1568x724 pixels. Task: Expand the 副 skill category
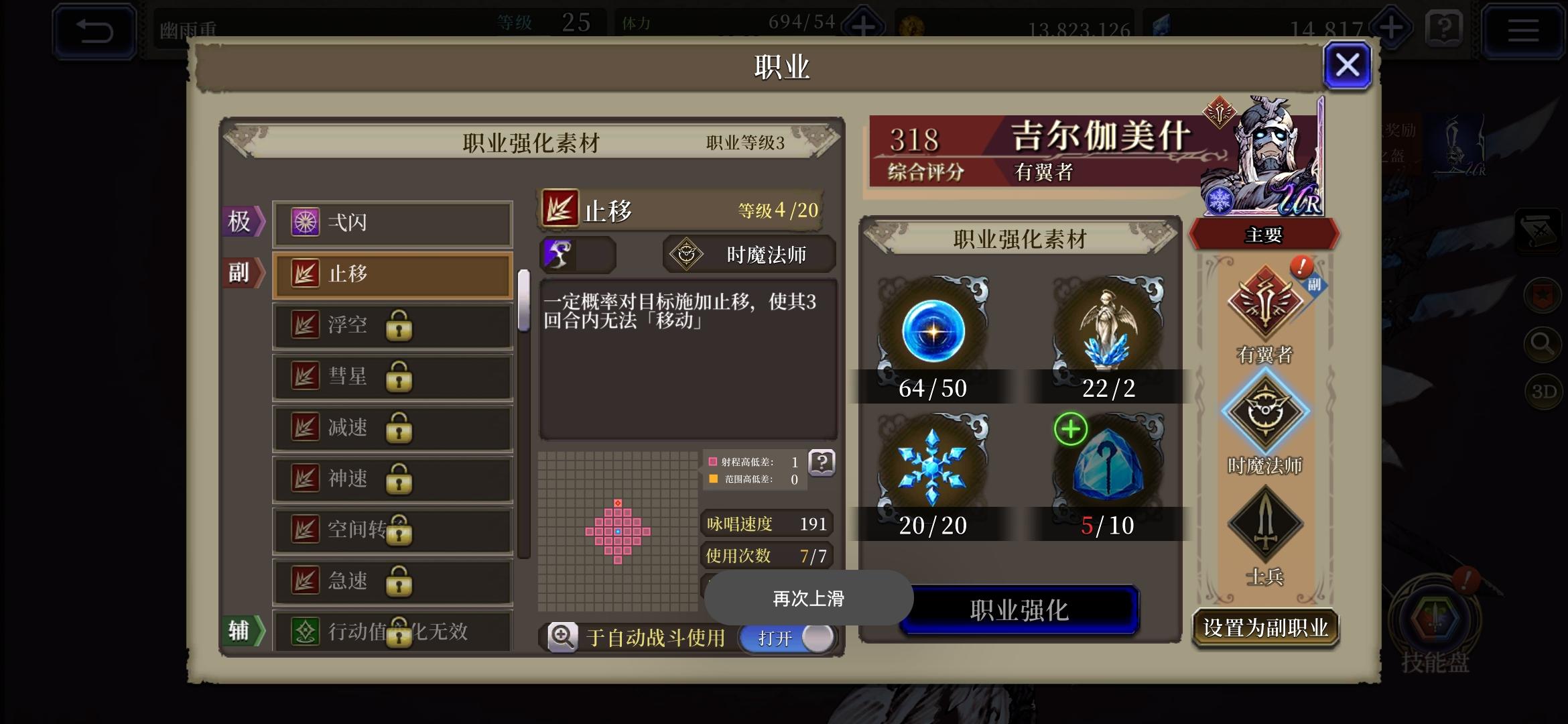(x=243, y=275)
